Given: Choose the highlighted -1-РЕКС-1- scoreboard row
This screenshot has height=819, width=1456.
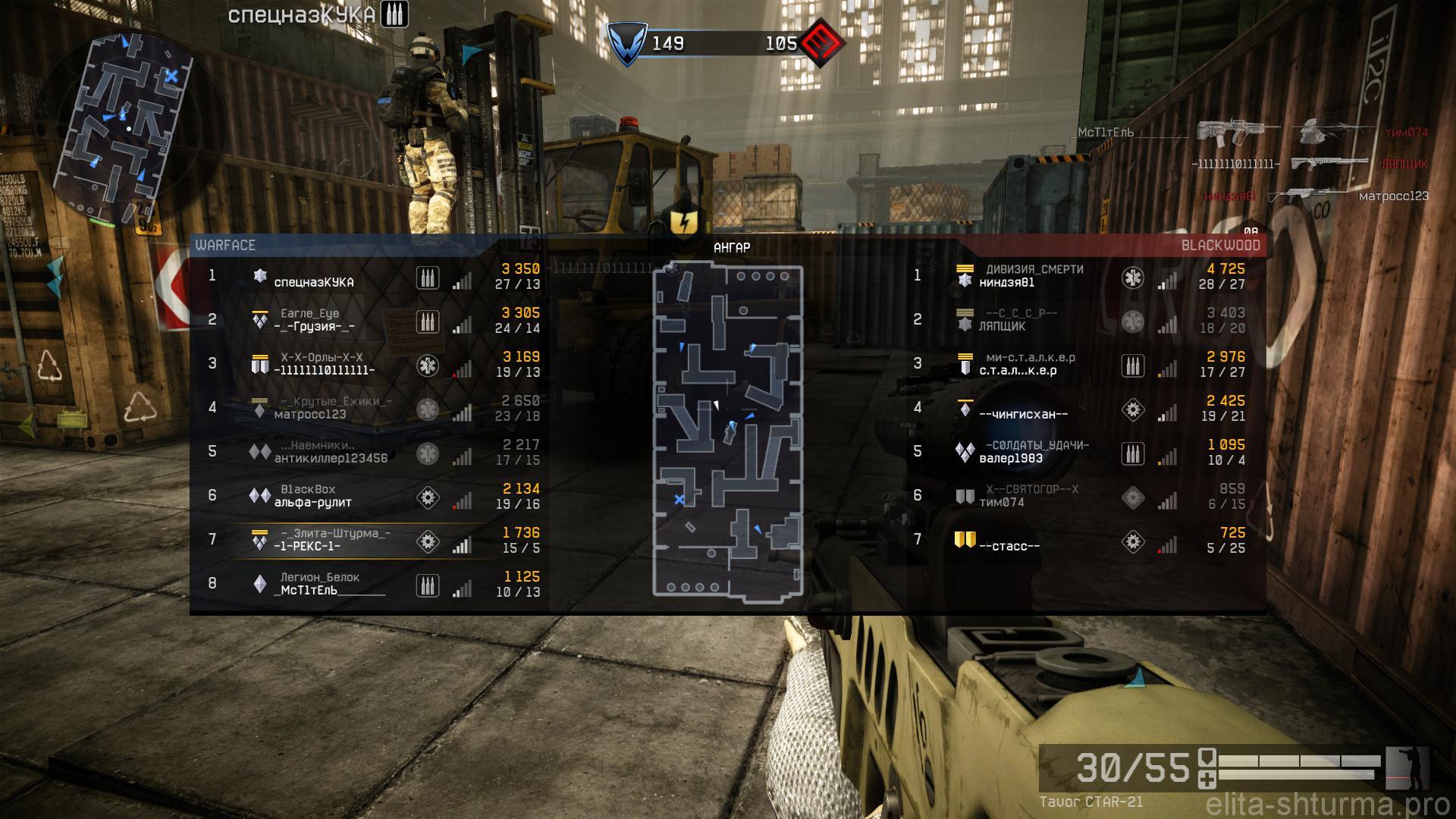Looking at the screenshot, I should [x=364, y=541].
